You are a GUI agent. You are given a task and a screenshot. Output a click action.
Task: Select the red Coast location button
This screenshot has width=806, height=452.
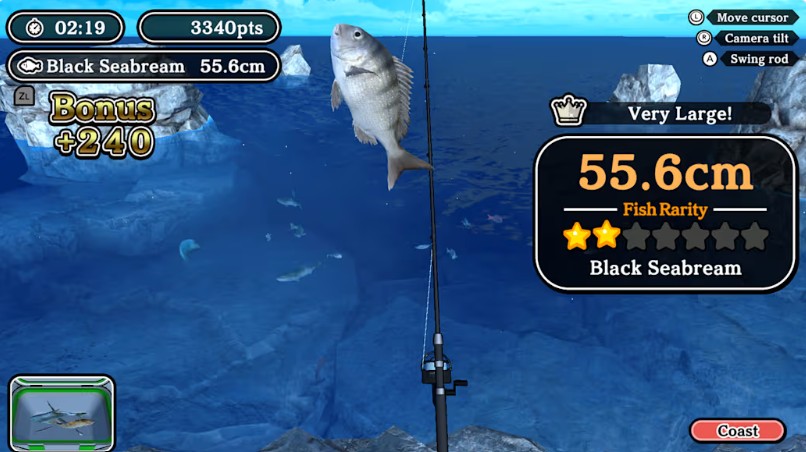738,431
